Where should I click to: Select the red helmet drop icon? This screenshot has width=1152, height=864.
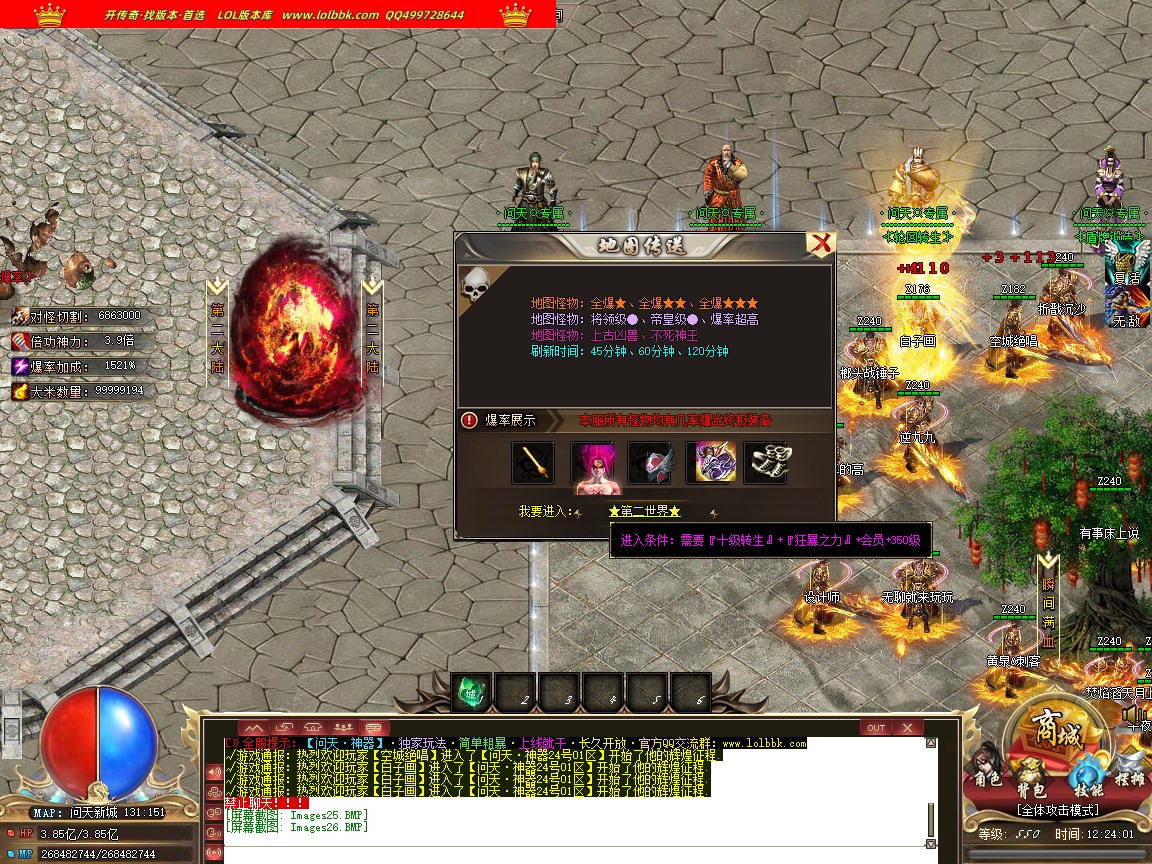649,462
